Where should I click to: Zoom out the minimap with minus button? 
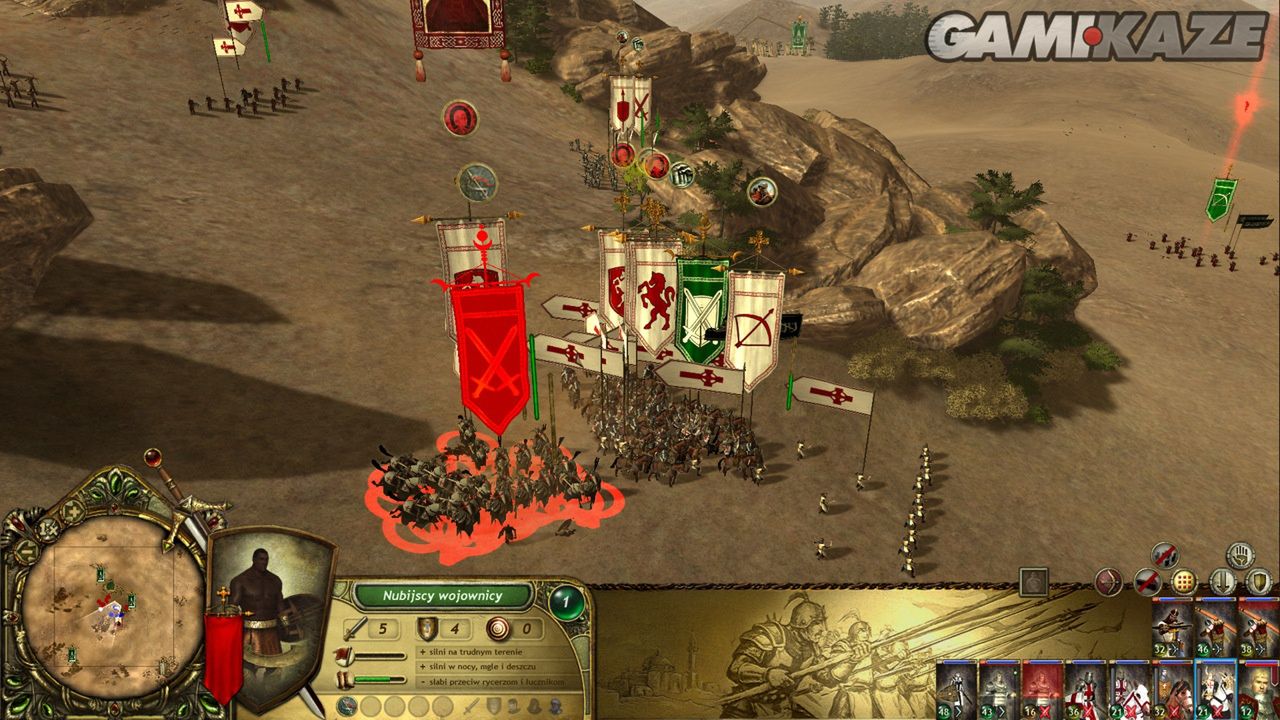pos(27,551)
